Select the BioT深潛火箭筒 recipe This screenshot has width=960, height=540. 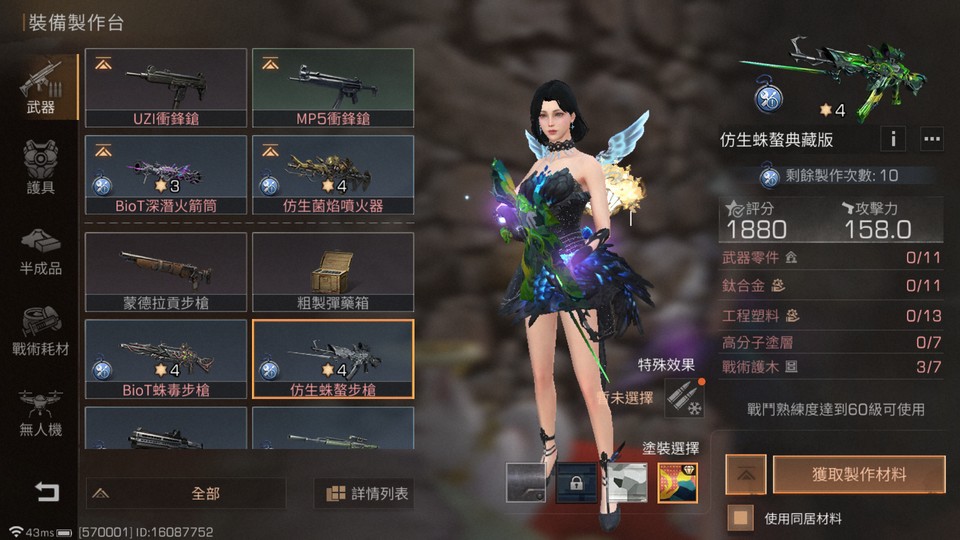click(166, 176)
